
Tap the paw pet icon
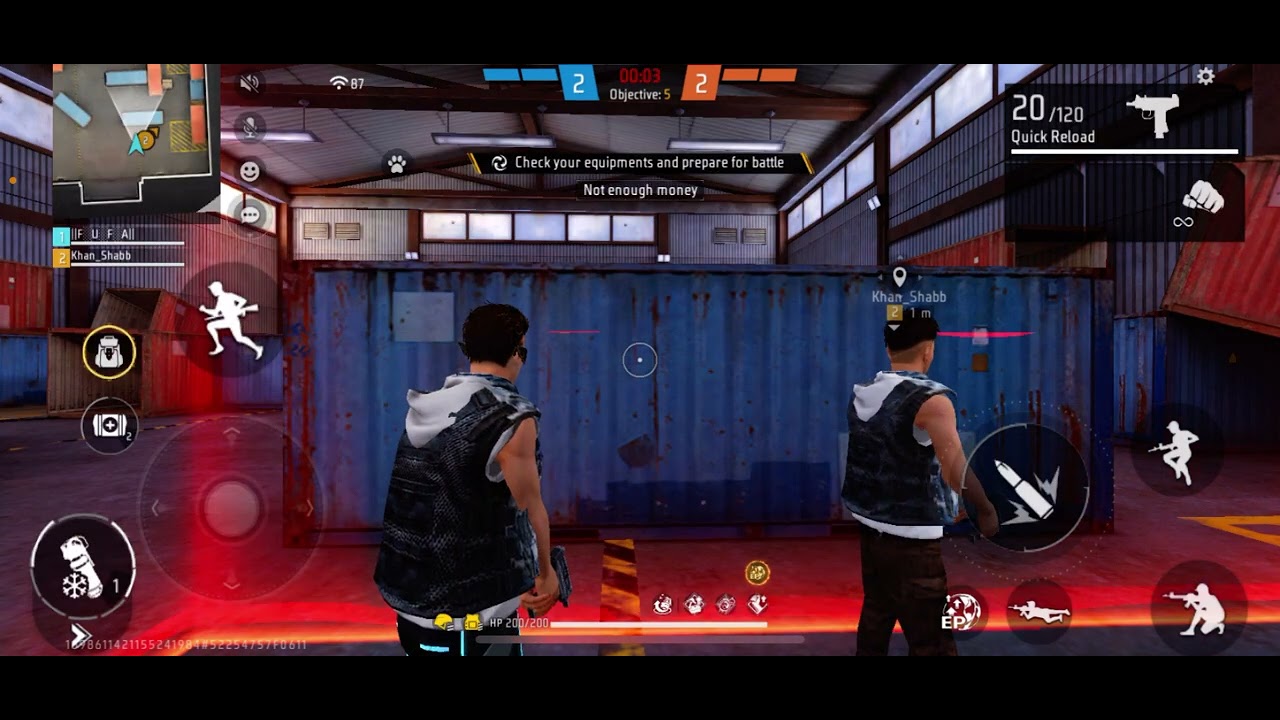point(396,164)
